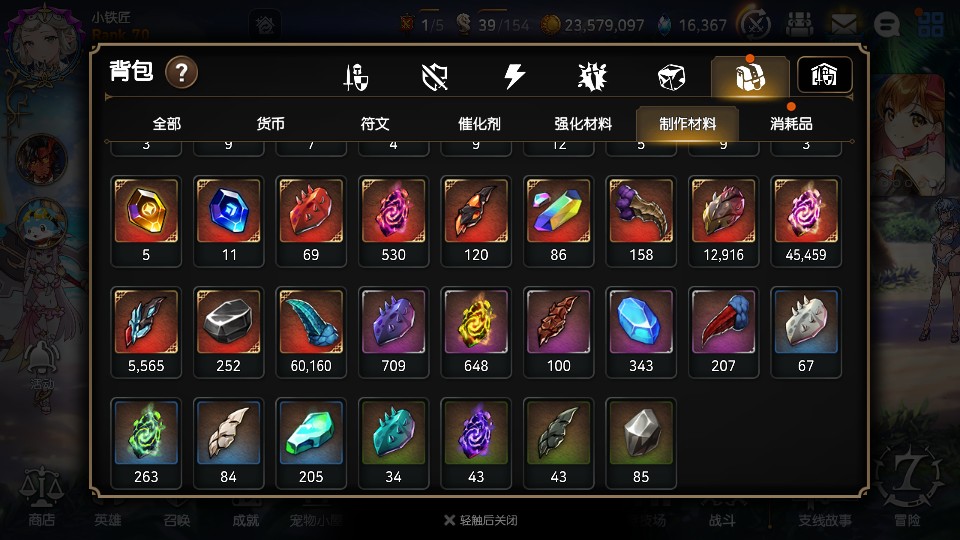
Task: Switch to the 货币 tab
Action: 270,124
